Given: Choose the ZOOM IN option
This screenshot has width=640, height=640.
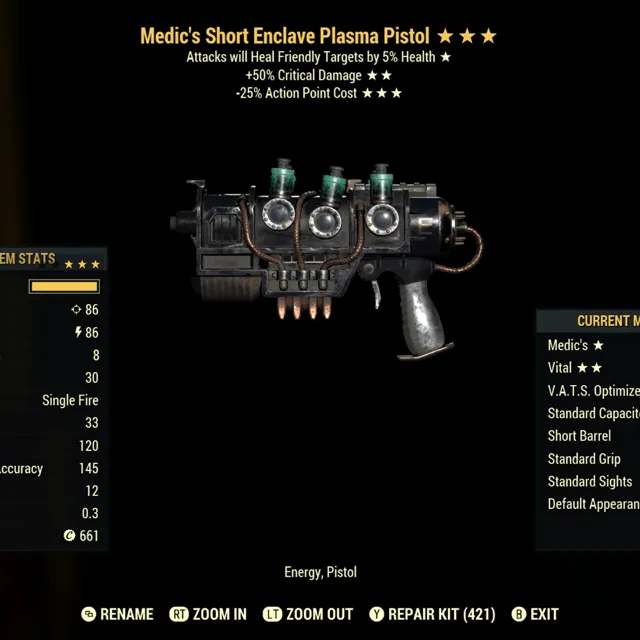Looking at the screenshot, I should [x=219, y=614].
